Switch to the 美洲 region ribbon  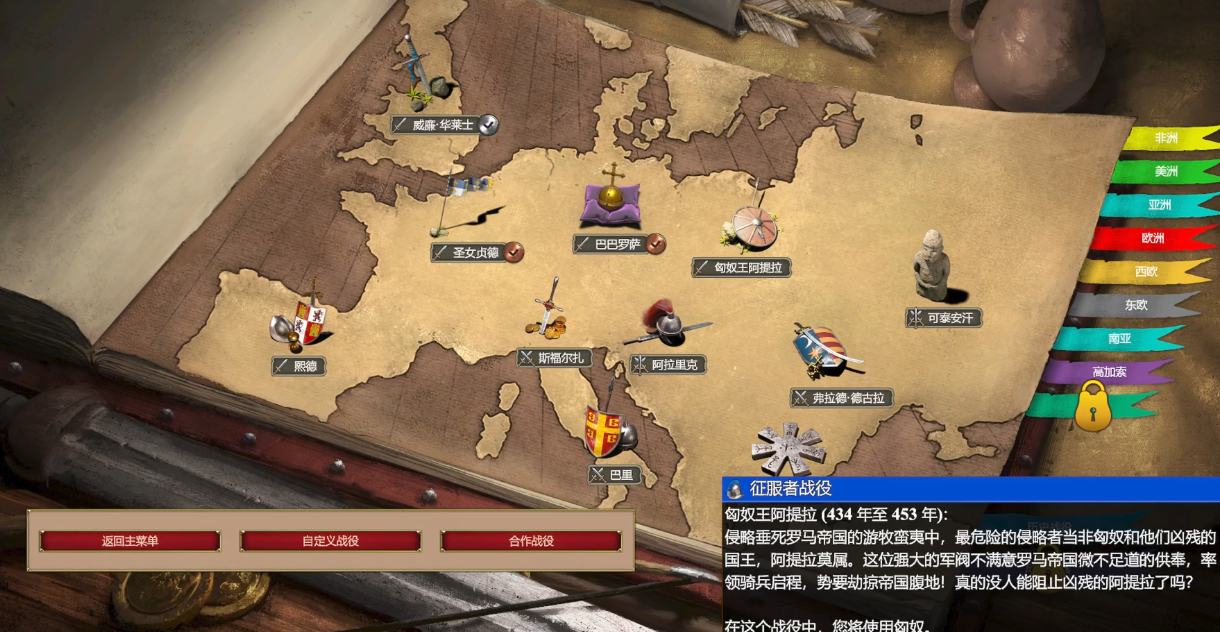click(x=1166, y=171)
